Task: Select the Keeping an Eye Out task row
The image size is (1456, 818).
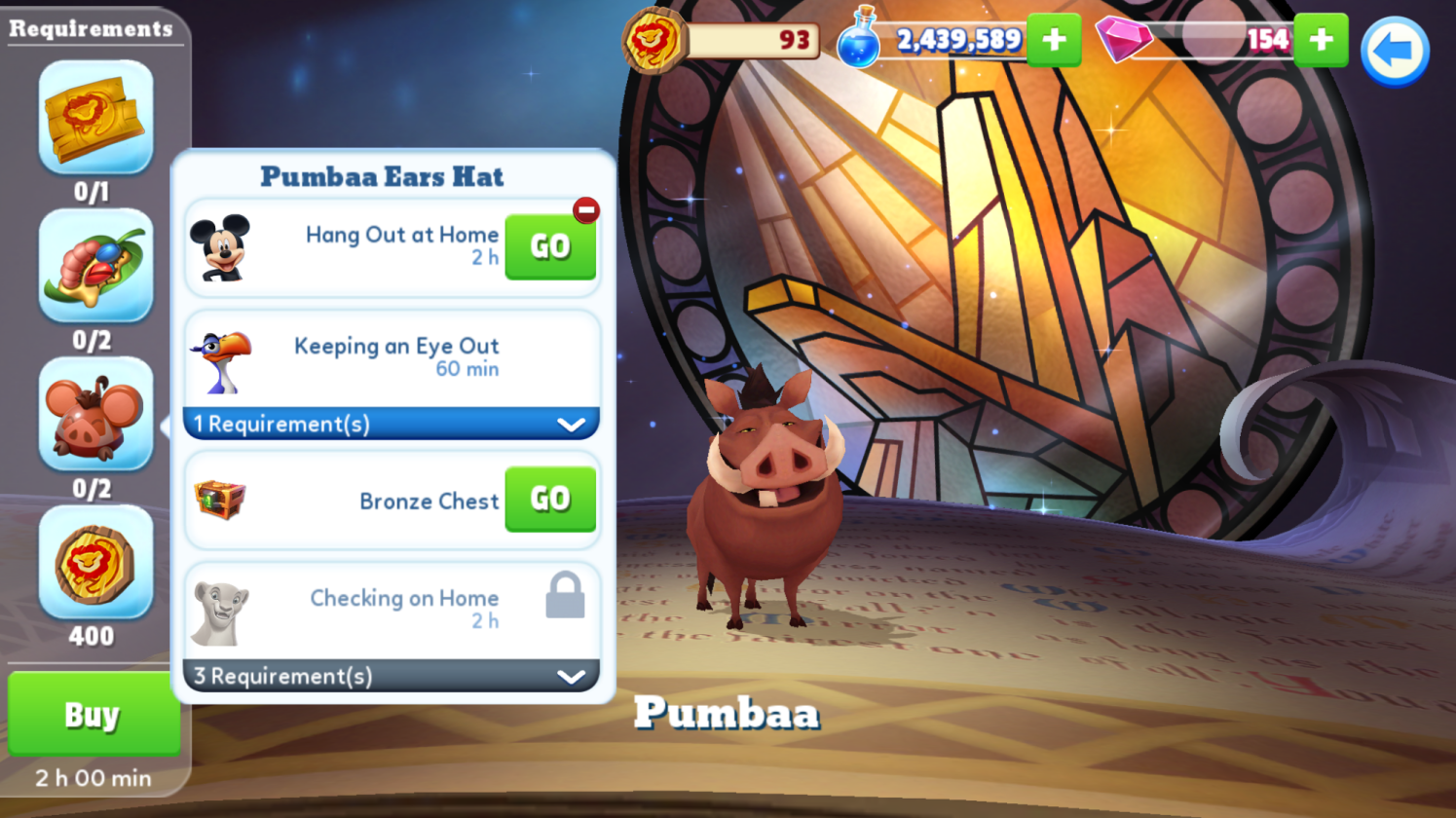Action: coord(391,357)
